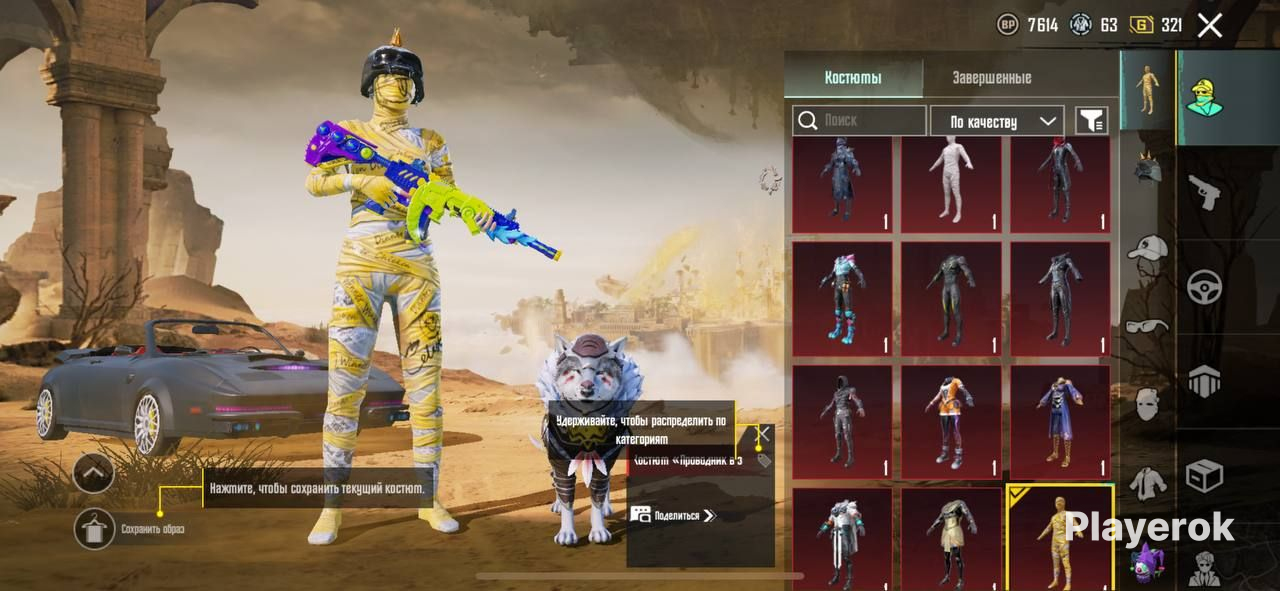Close the inventory screen with the top X
The image size is (1280, 591).
(x=1210, y=26)
